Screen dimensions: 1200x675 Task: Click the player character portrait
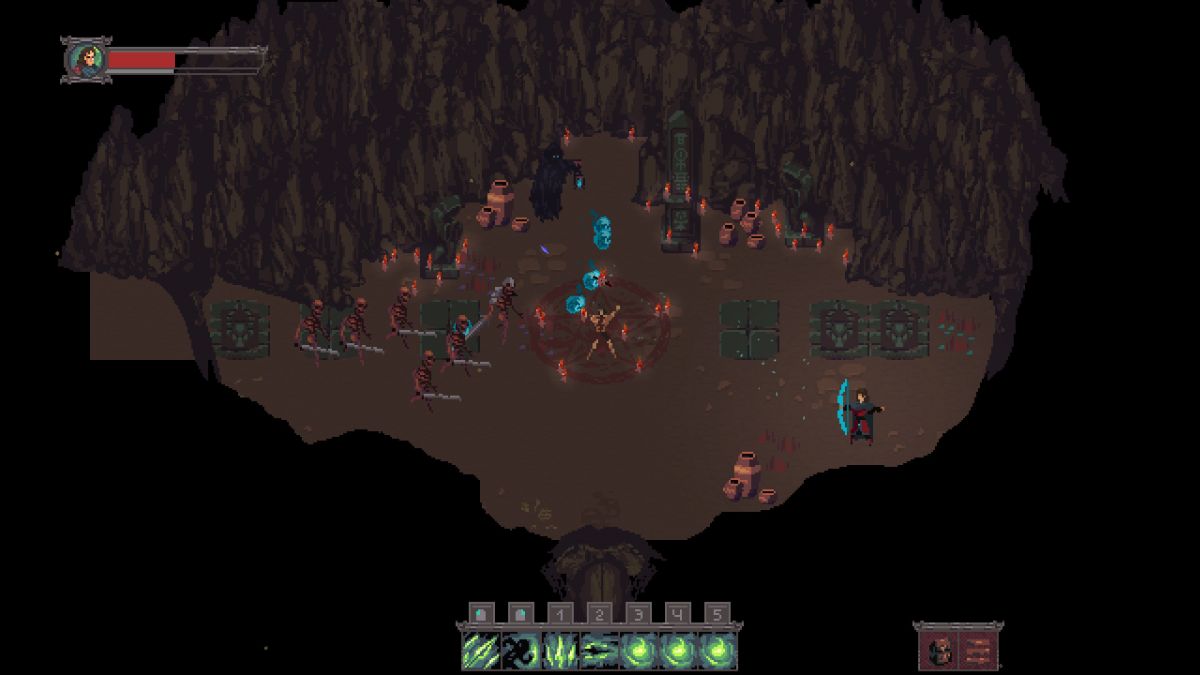tap(86, 60)
